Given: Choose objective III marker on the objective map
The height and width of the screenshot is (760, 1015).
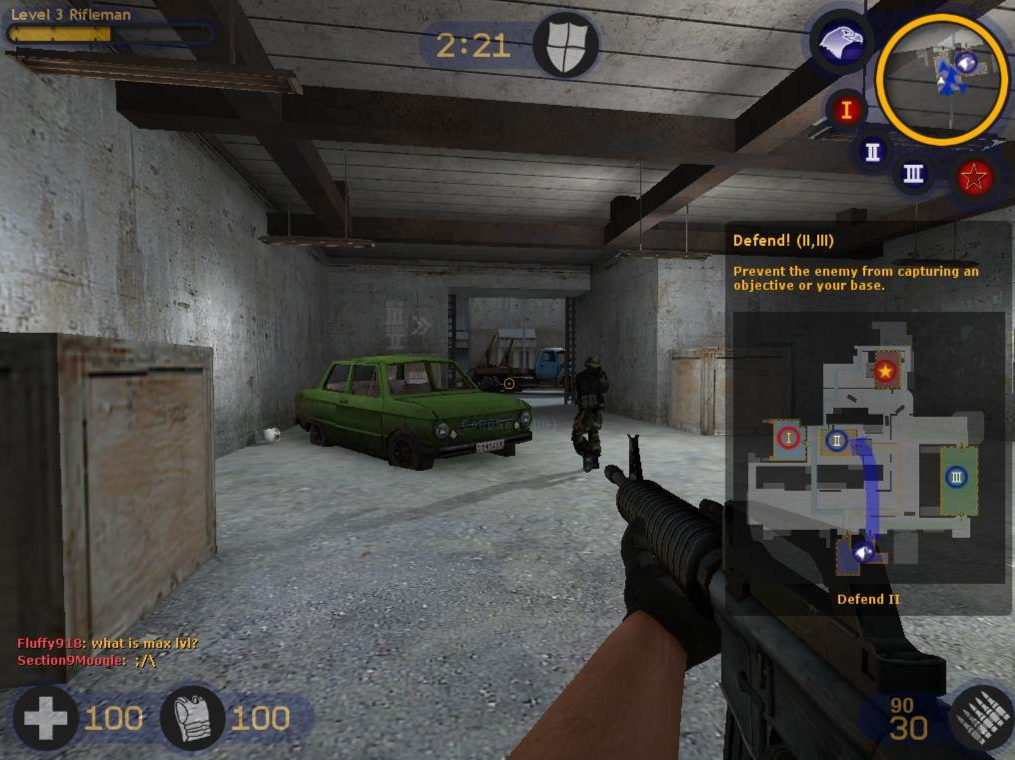Looking at the screenshot, I should [957, 477].
